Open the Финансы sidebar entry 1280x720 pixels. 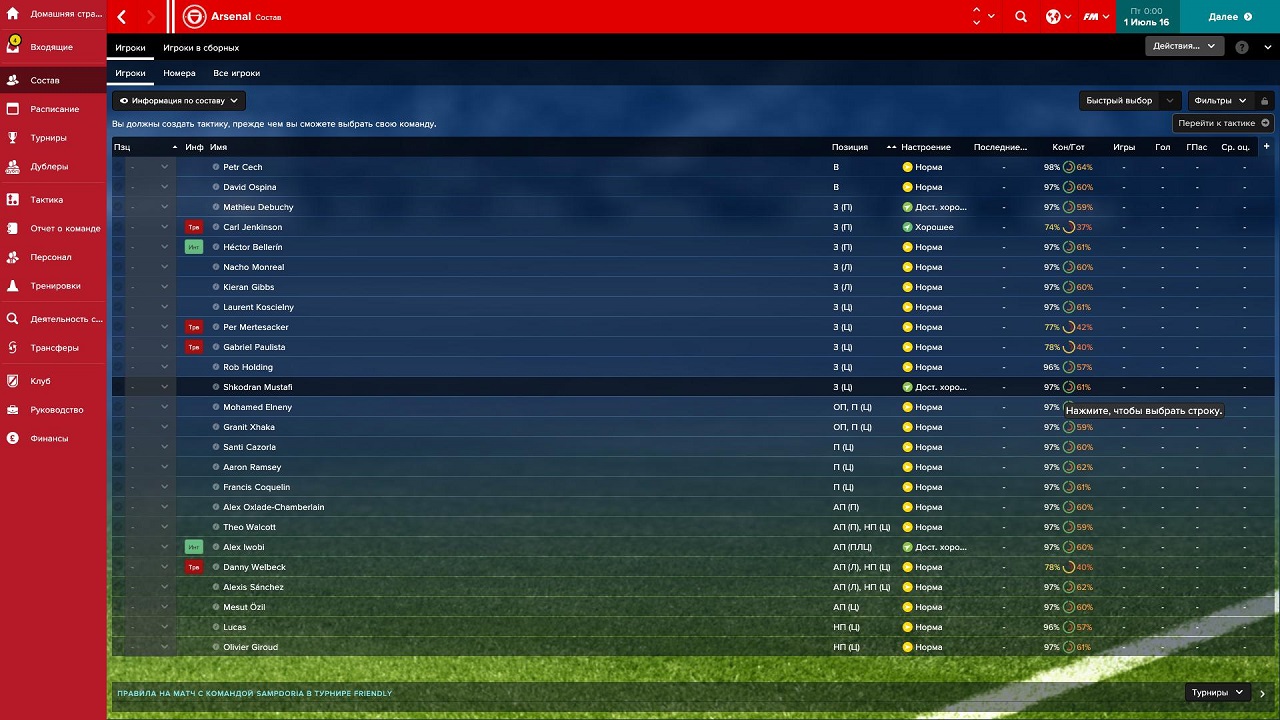49,438
